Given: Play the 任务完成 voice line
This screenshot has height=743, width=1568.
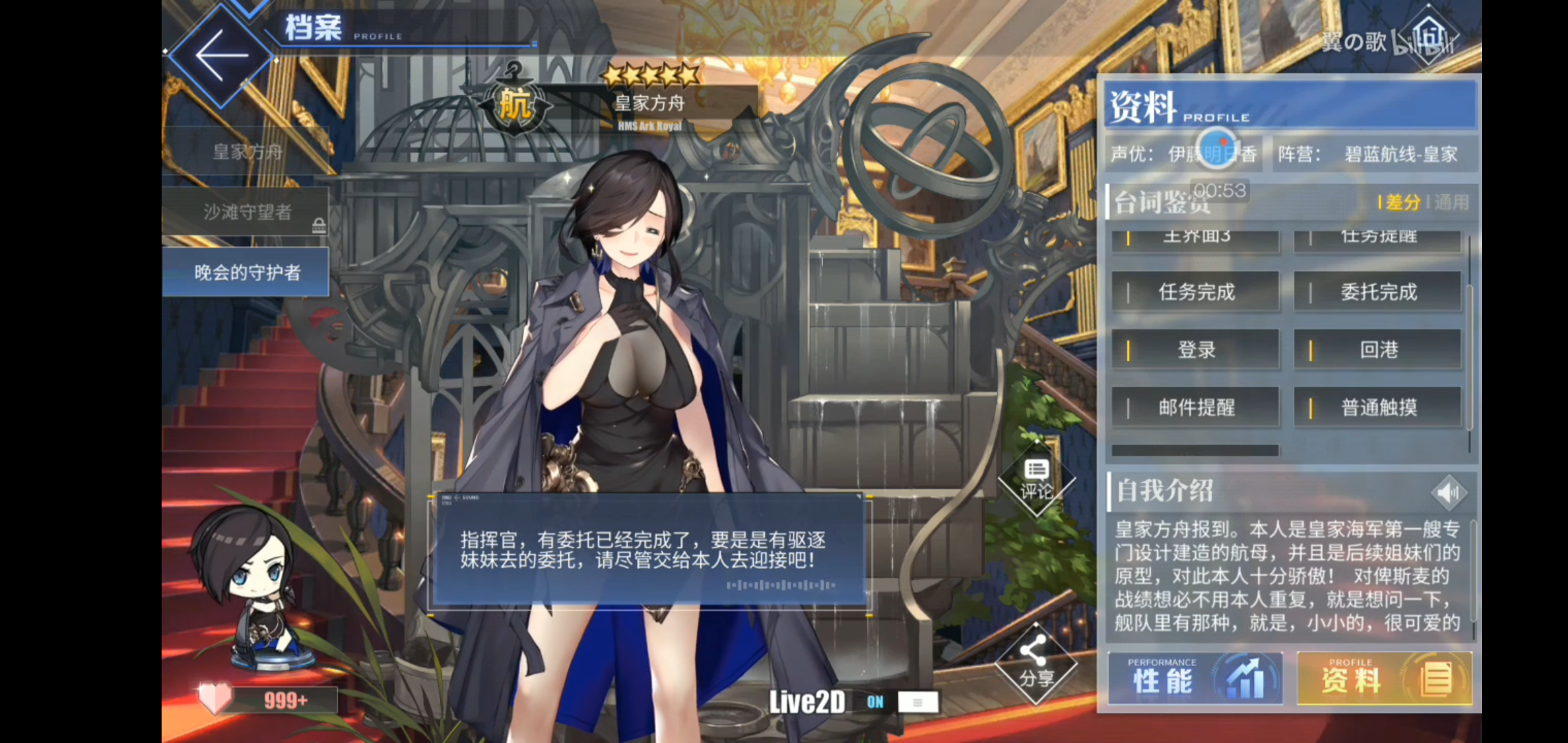Looking at the screenshot, I should (1196, 292).
